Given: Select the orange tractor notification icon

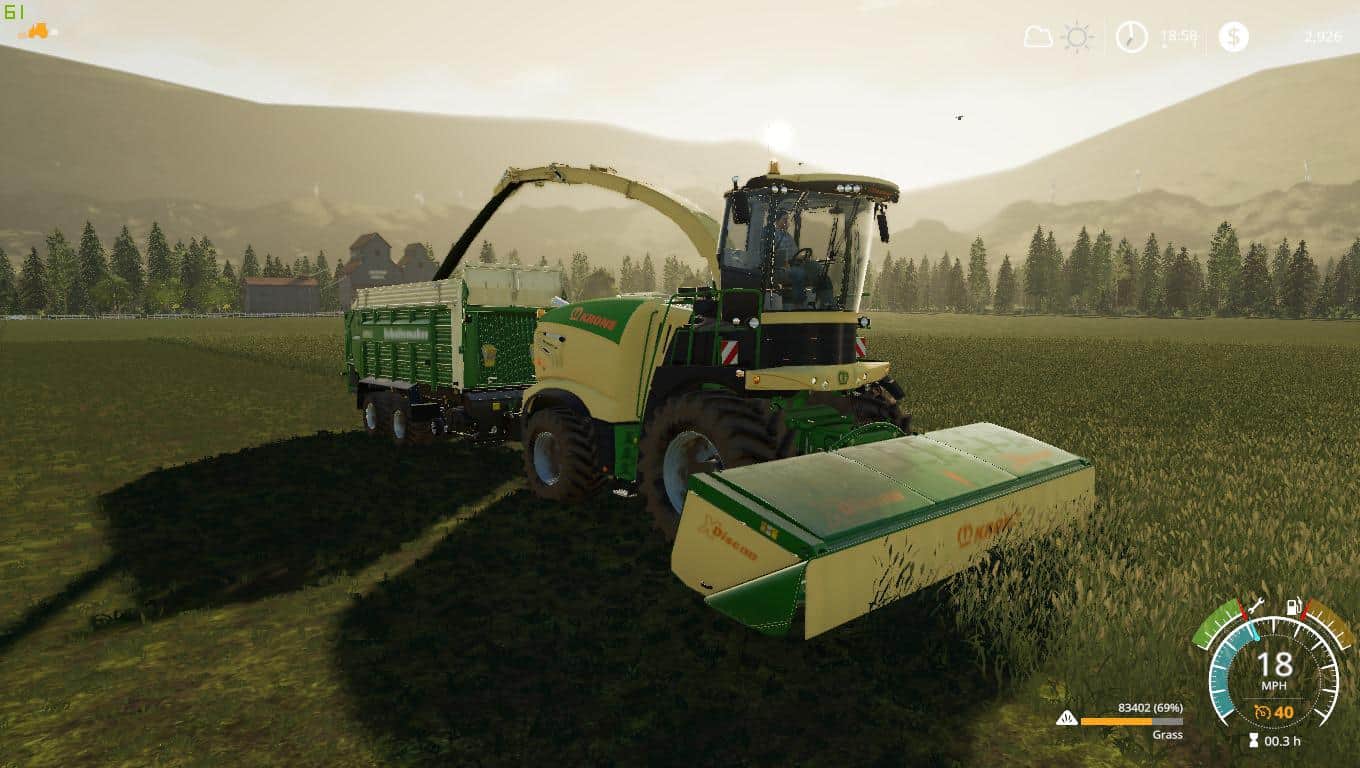Looking at the screenshot, I should 36,30.
